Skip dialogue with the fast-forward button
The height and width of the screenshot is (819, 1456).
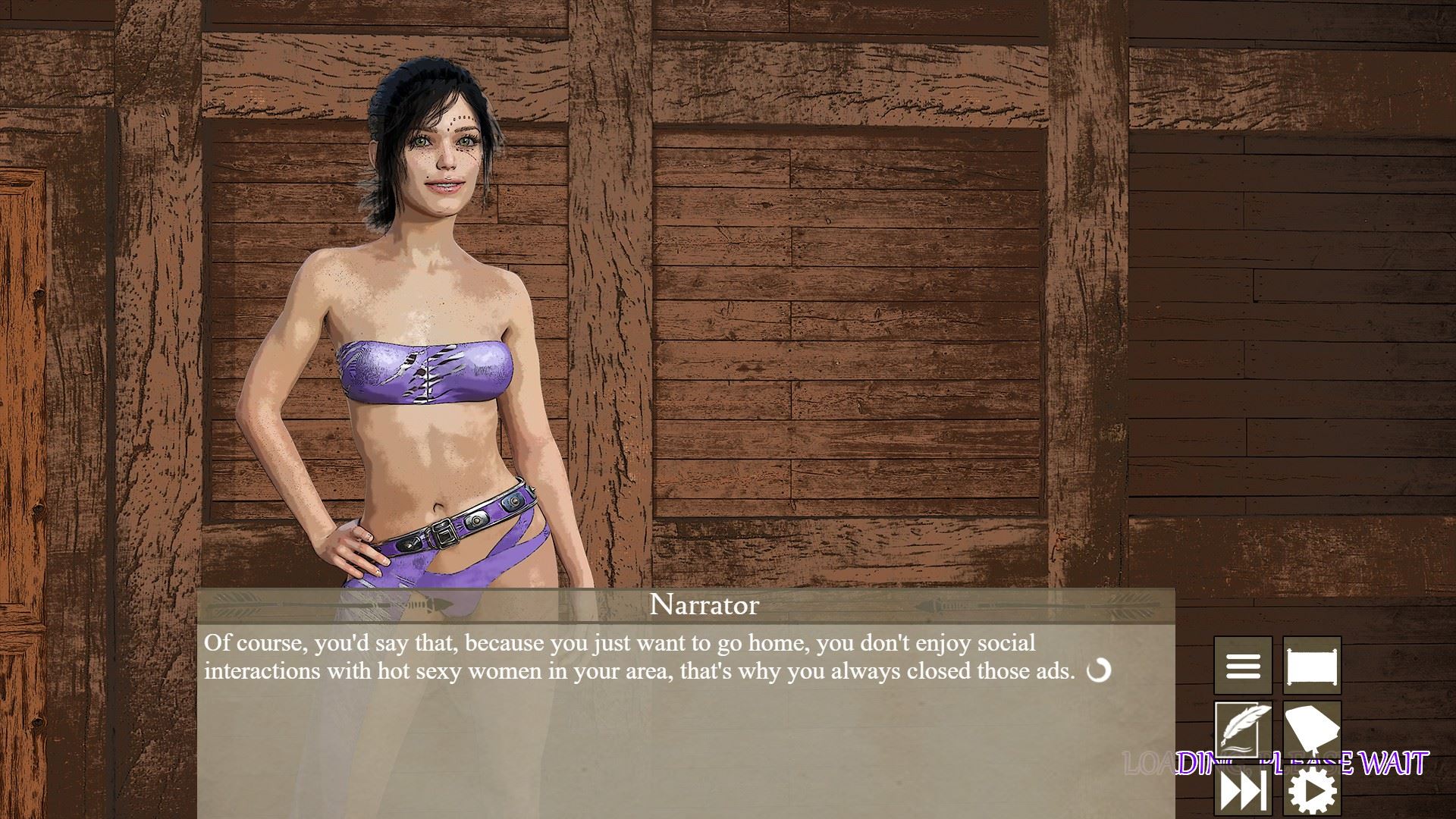[1242, 792]
